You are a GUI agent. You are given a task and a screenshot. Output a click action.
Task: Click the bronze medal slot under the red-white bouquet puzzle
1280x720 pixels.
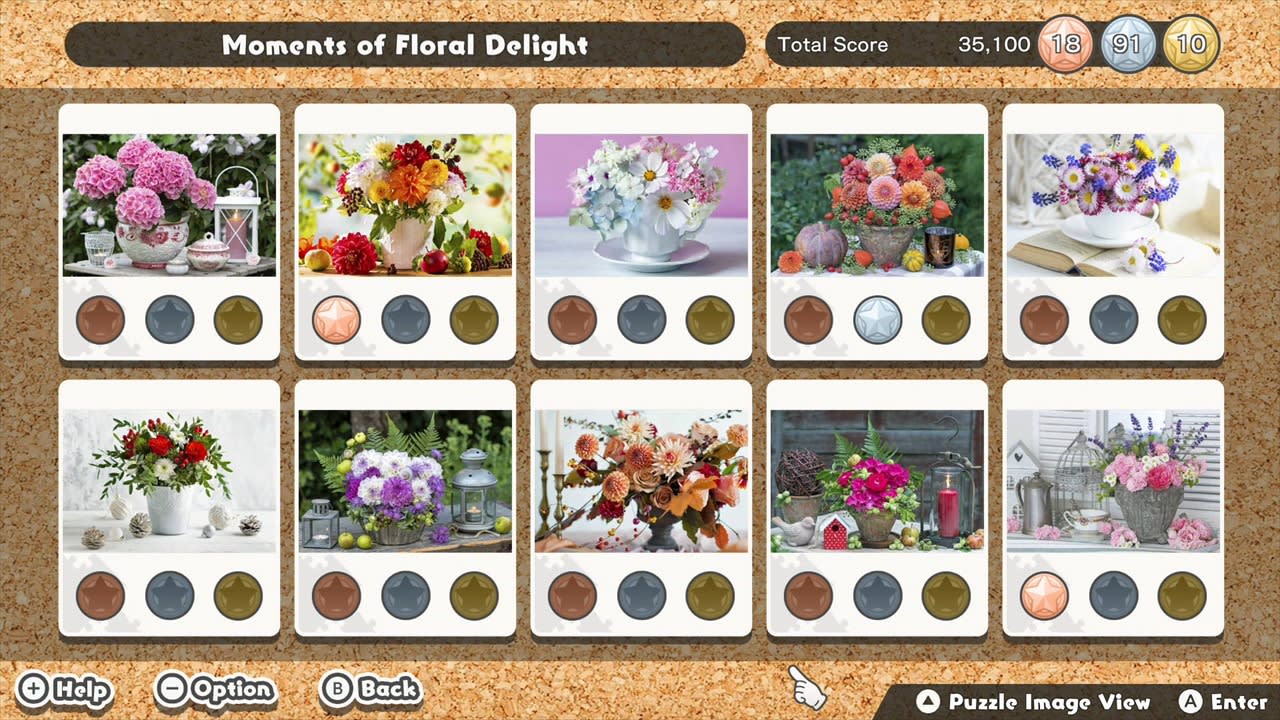tap(100, 595)
